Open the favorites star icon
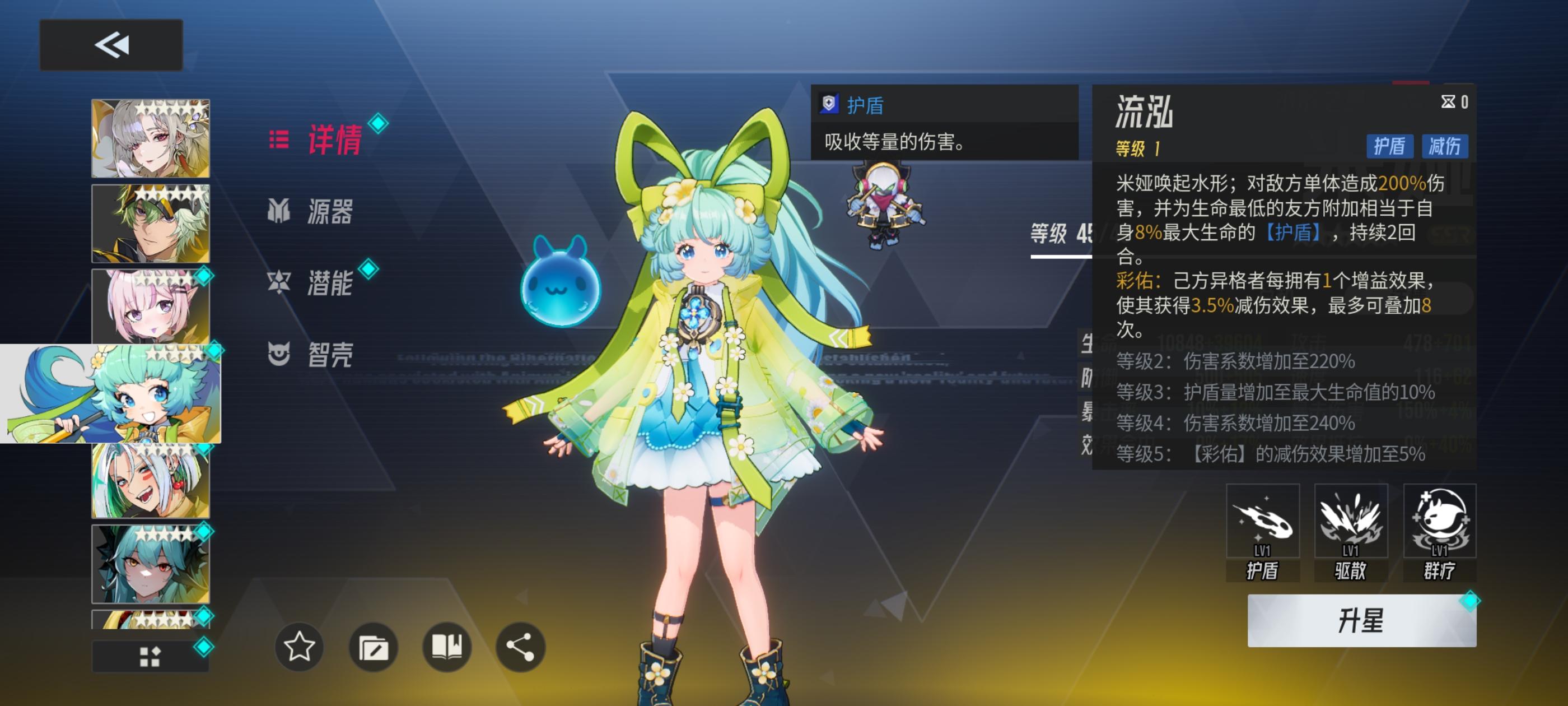Image resolution: width=1568 pixels, height=706 pixels. click(x=299, y=648)
